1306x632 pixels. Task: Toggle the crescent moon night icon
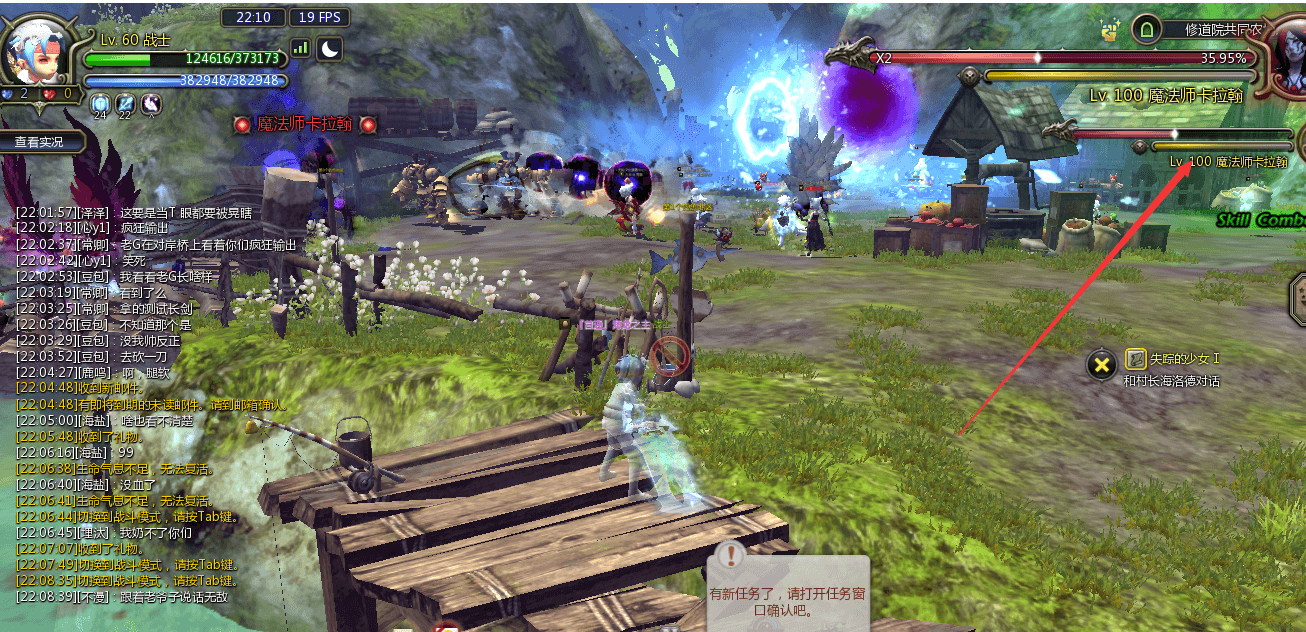tap(329, 47)
